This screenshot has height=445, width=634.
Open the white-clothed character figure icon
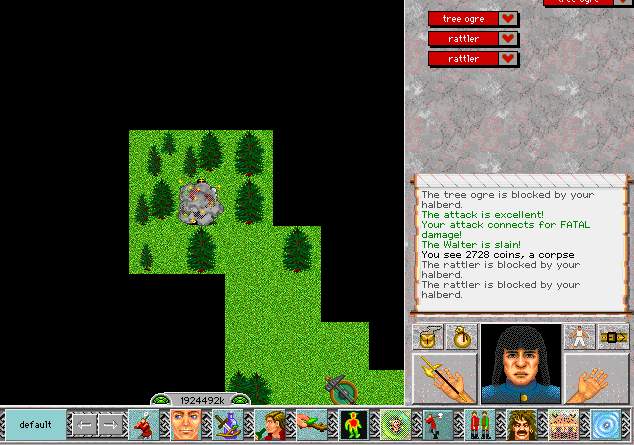click(x=579, y=337)
